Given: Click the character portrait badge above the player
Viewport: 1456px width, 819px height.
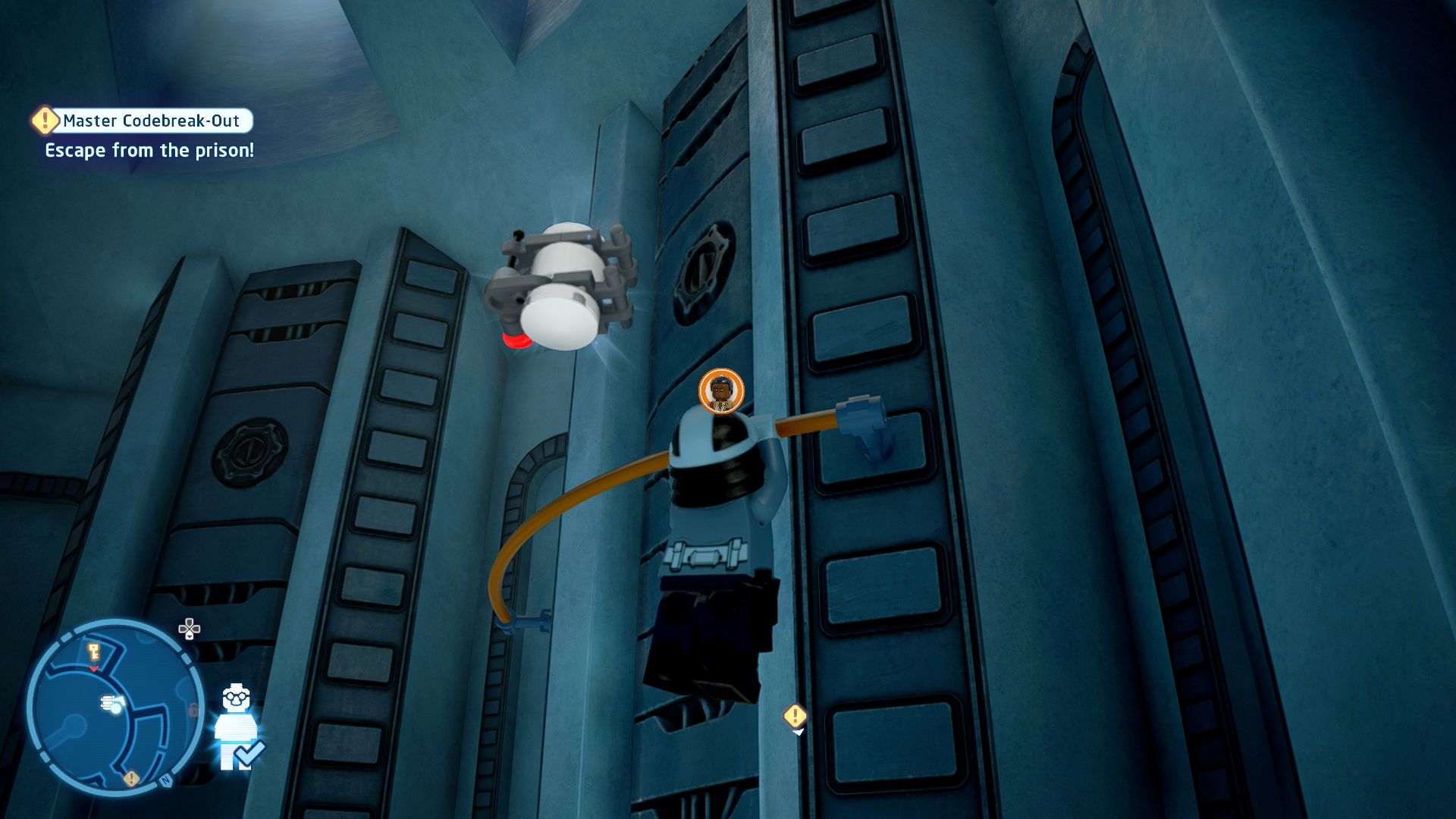Looking at the screenshot, I should (720, 391).
